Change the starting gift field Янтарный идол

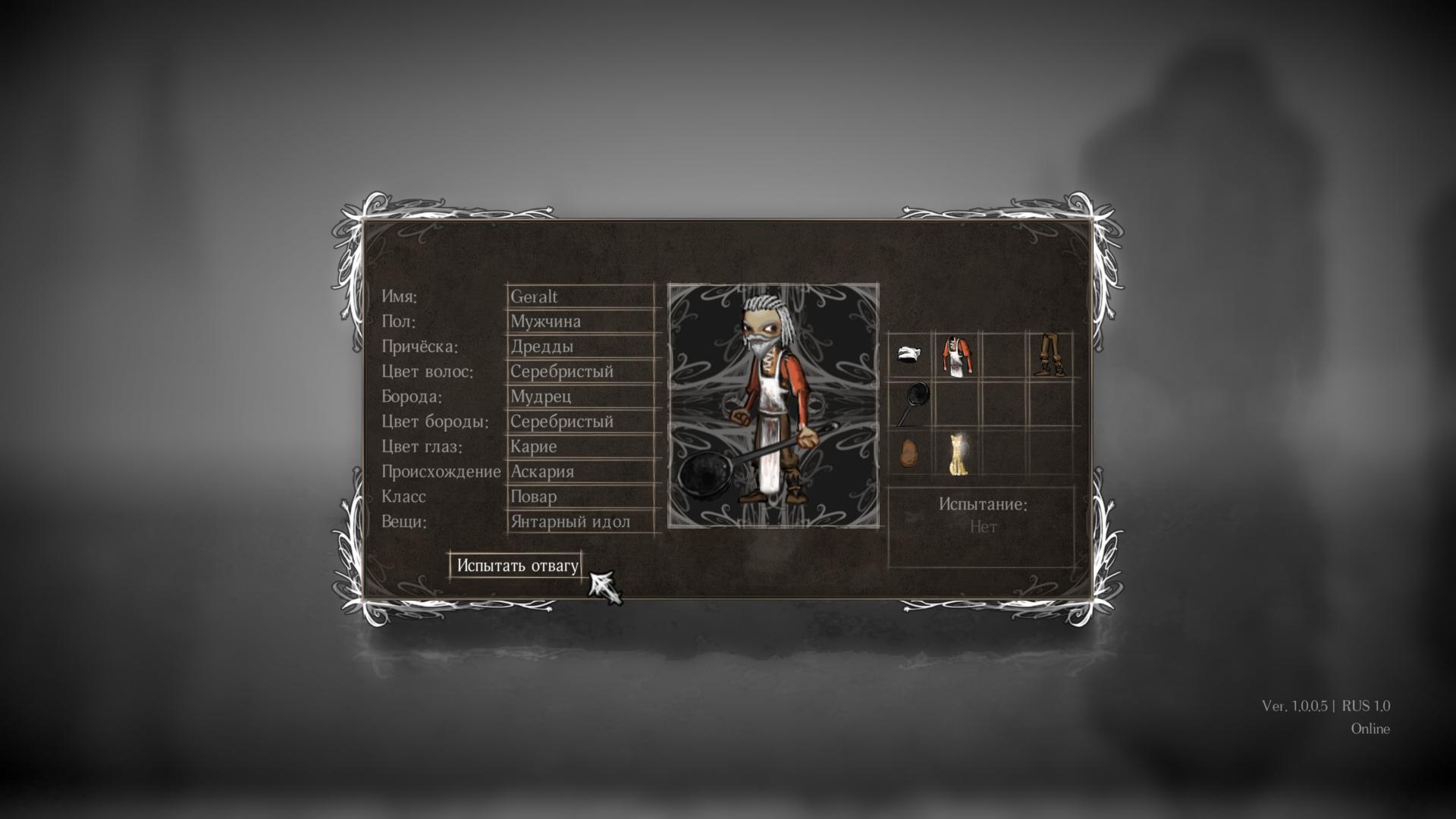pyautogui.click(x=580, y=522)
